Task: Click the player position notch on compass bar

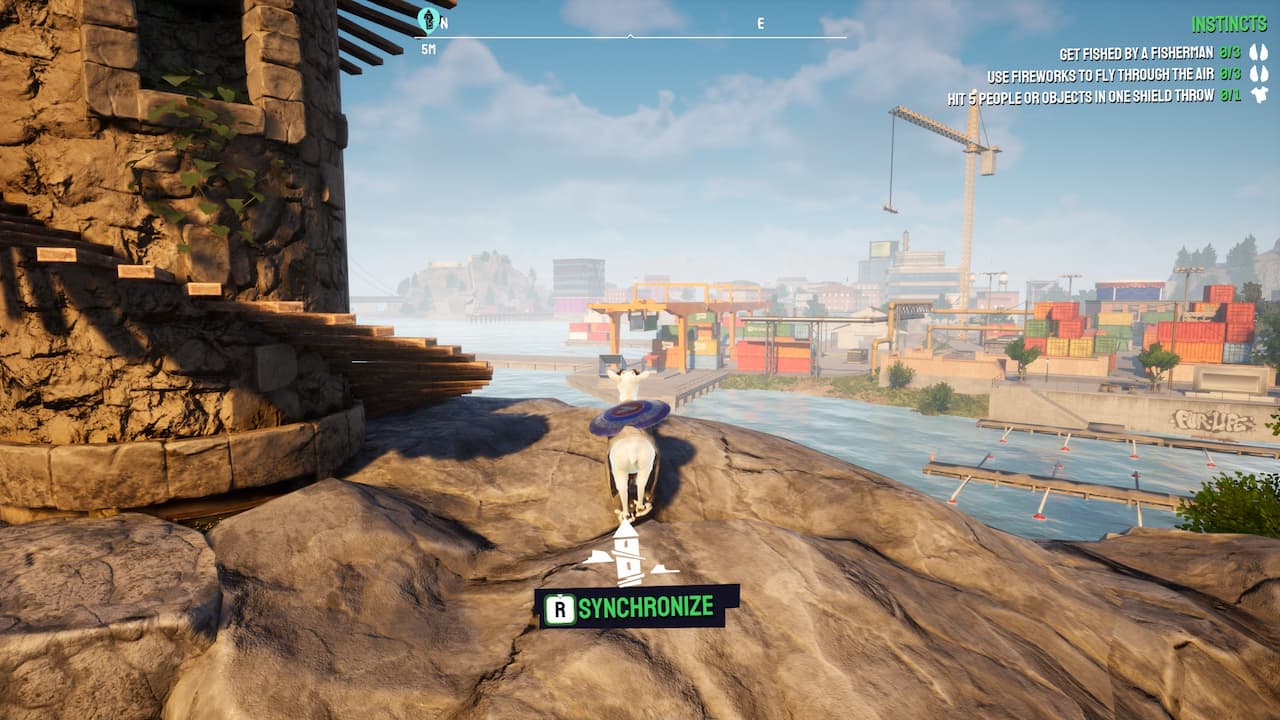Action: [628, 34]
